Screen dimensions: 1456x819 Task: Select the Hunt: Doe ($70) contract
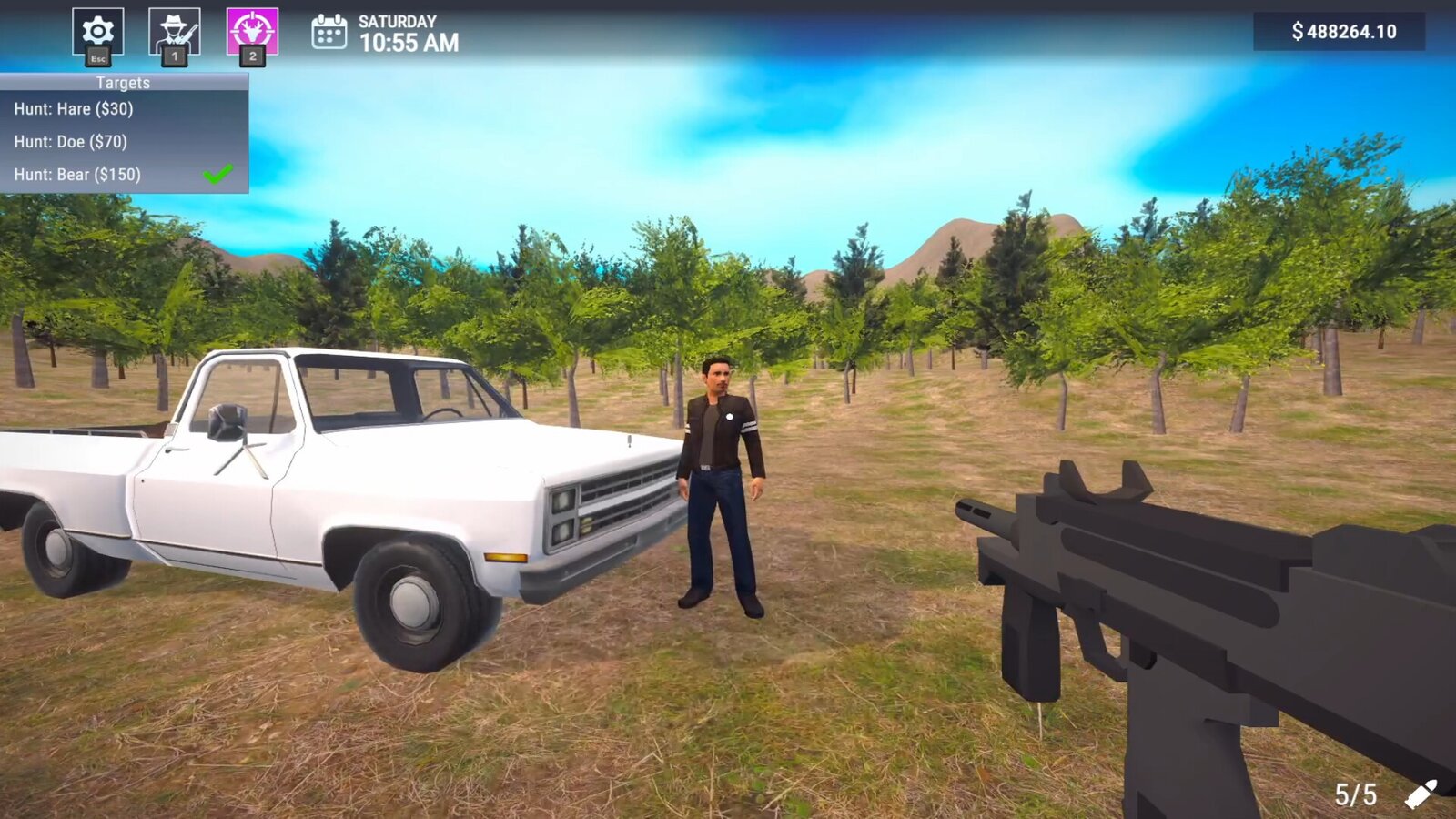71,141
